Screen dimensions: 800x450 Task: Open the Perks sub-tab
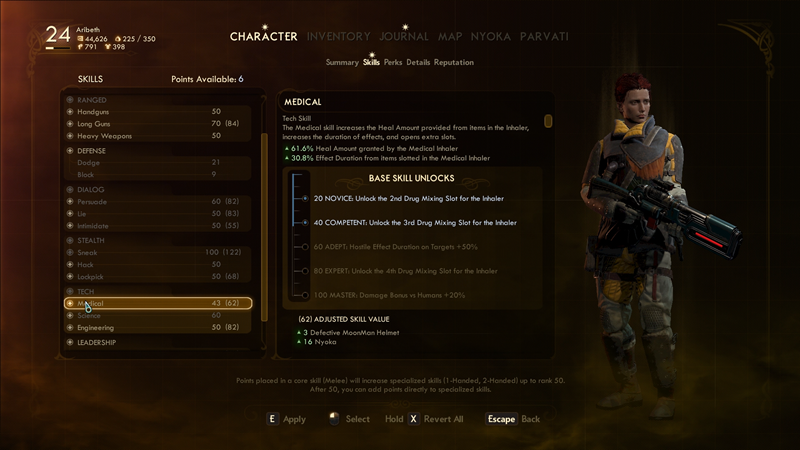pyautogui.click(x=393, y=62)
